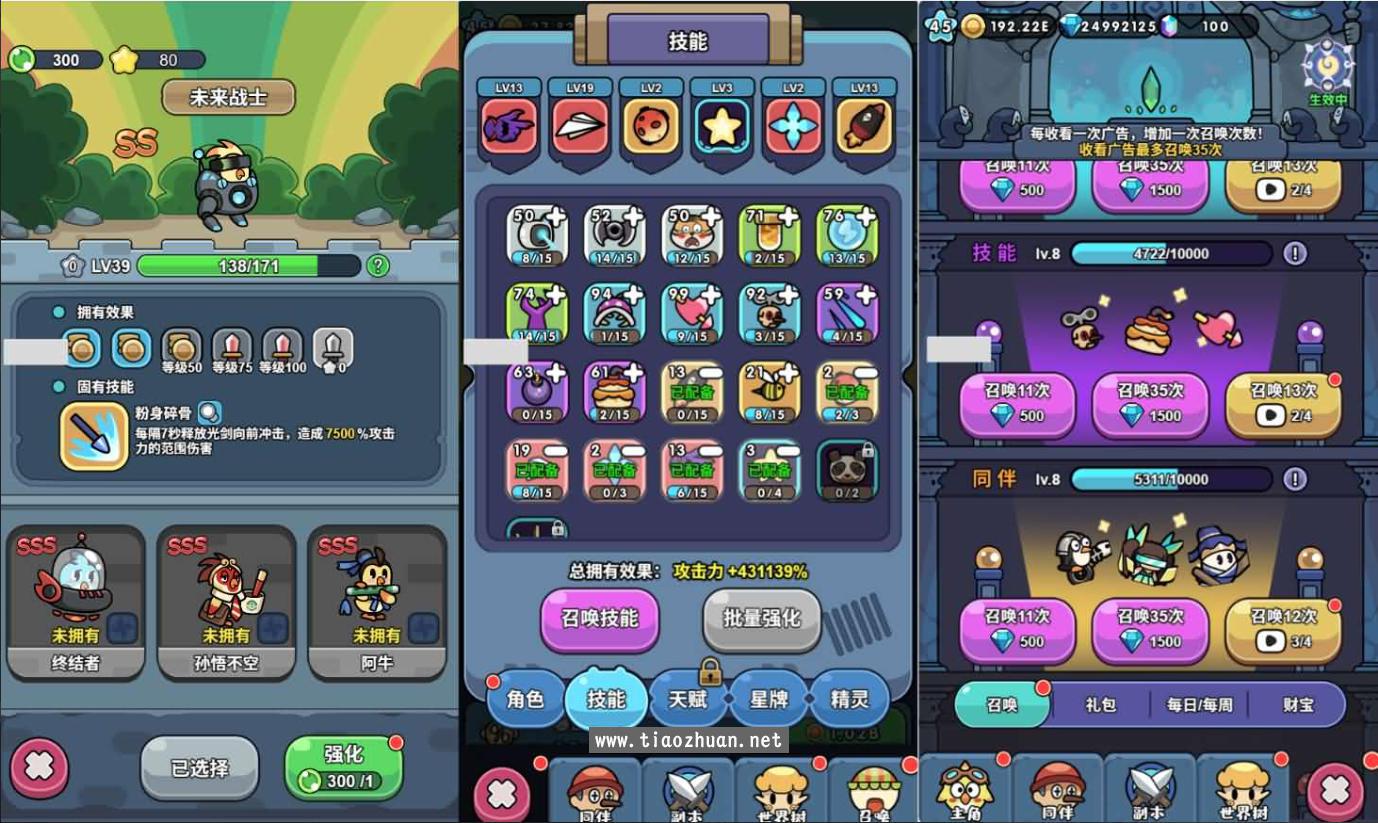Viewport: 1378px width, 823px height.
Task: Open the 粉身碎骨 skill icon
Action: (x=93, y=436)
